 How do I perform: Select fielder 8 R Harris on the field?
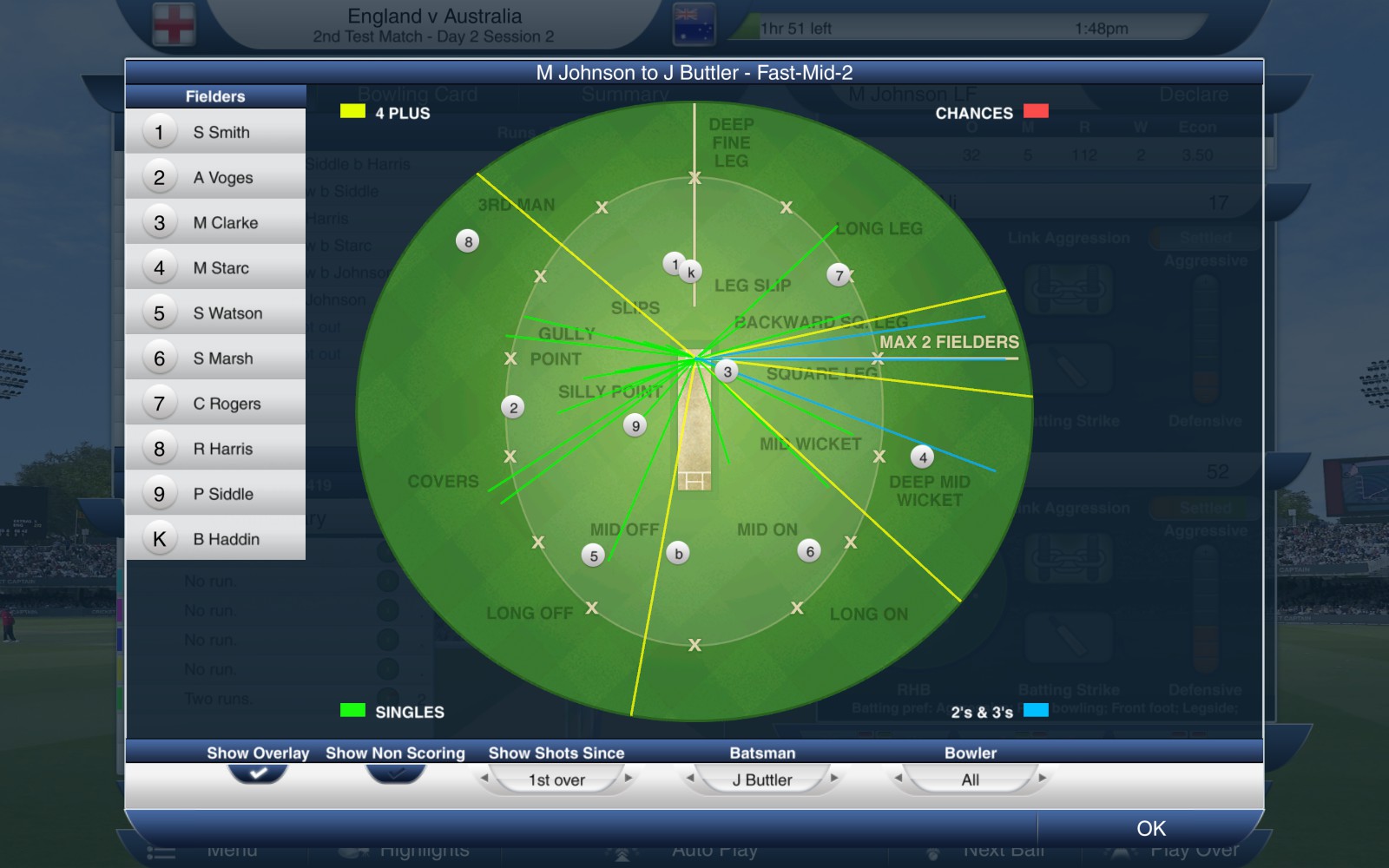coord(467,241)
